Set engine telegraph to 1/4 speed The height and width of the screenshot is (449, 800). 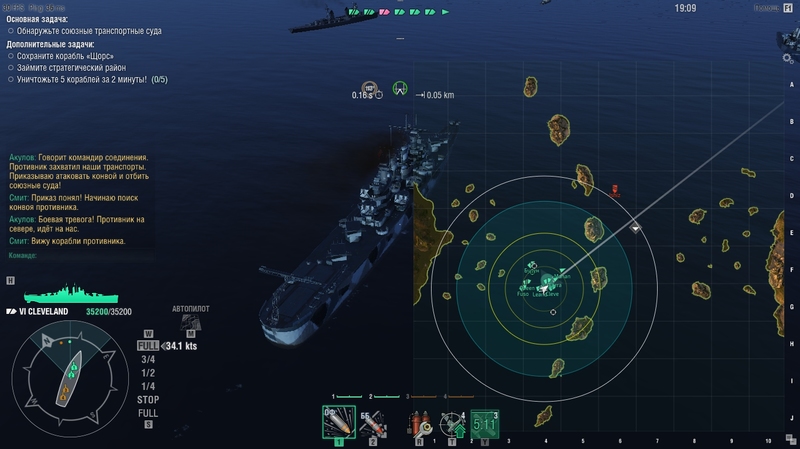coord(148,386)
